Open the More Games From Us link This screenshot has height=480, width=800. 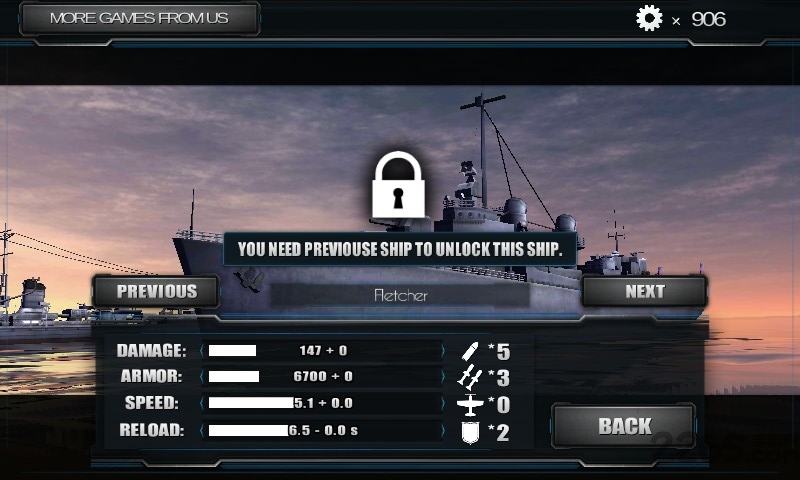(x=139, y=18)
